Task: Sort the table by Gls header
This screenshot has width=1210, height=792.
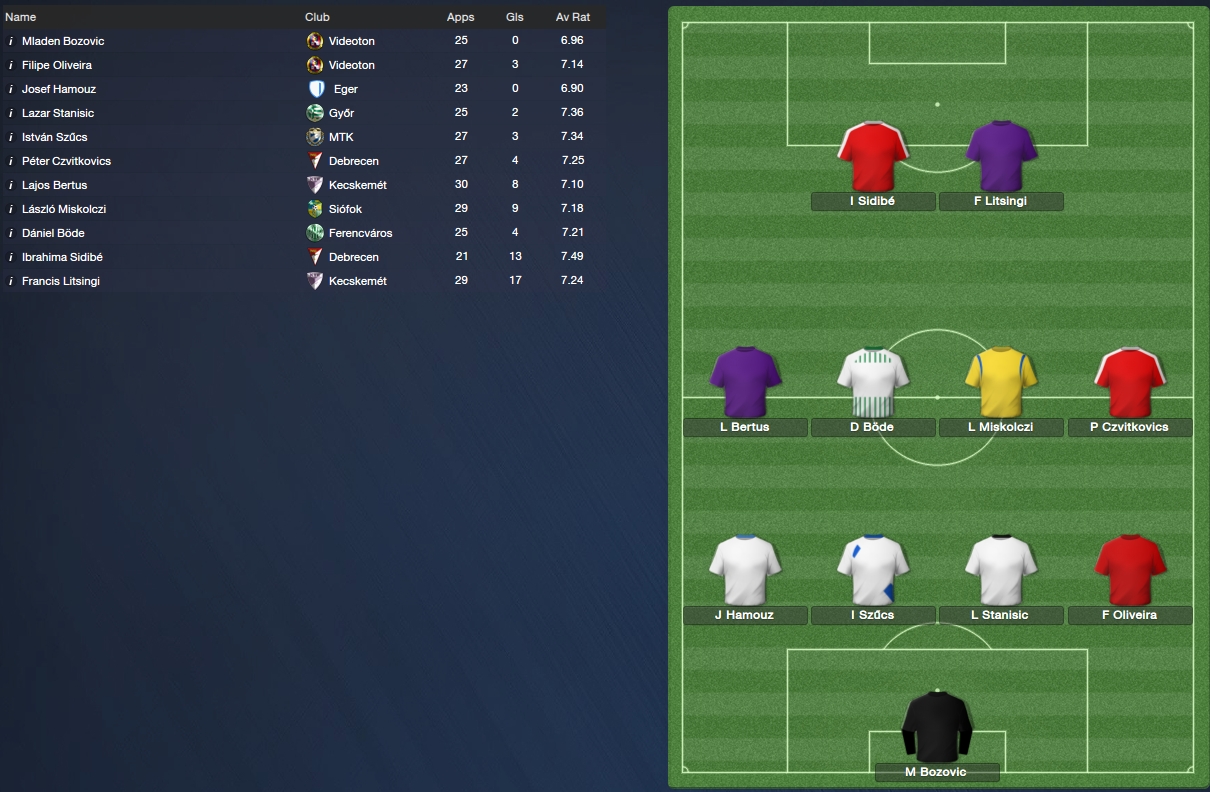Action: coord(515,17)
